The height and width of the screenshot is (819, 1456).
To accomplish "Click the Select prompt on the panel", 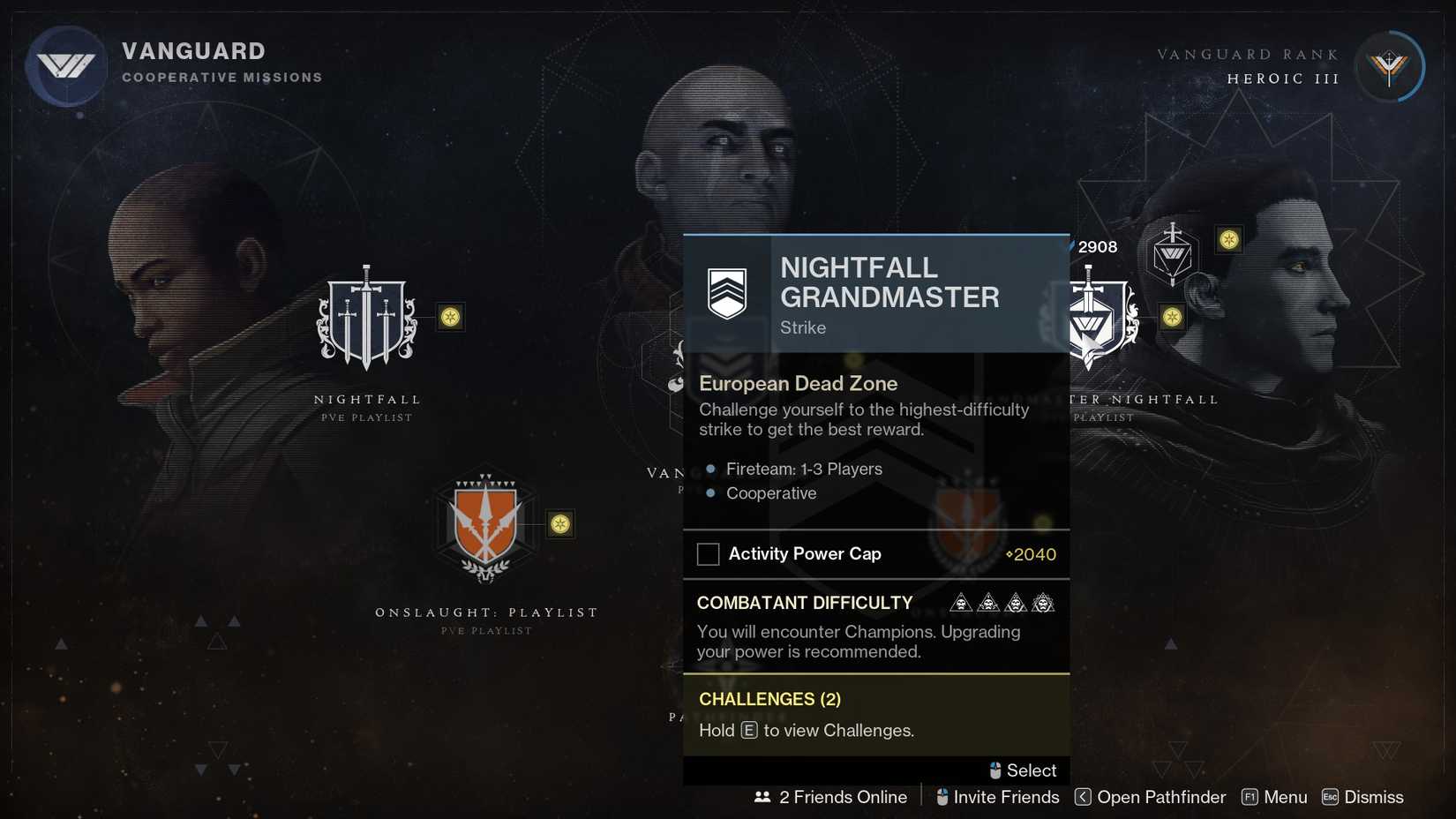I will point(1023,770).
